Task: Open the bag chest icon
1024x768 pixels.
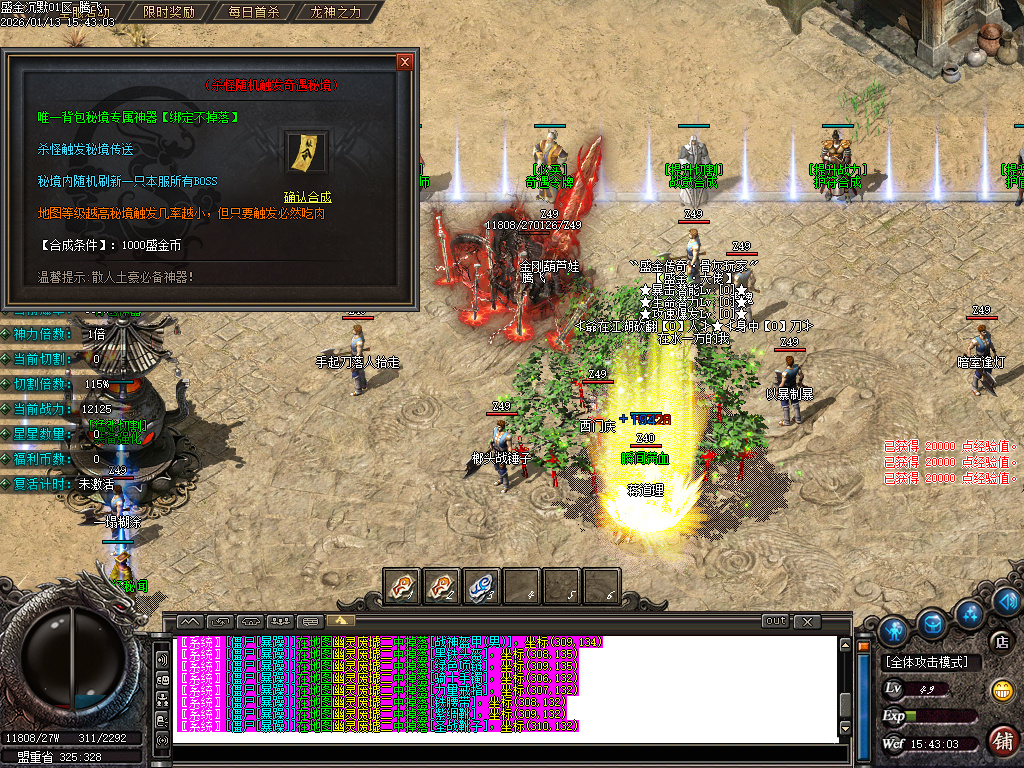Action: click(933, 623)
